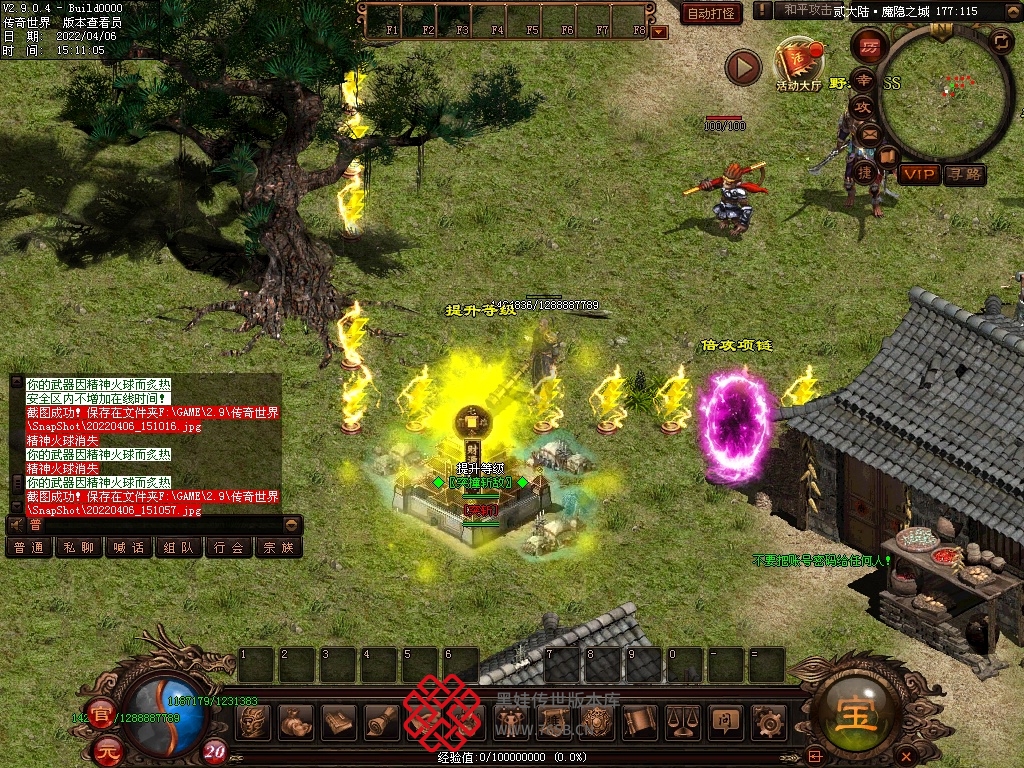Click the red X button at bottom right
Viewport: 1024px width, 768px height.
[906, 754]
